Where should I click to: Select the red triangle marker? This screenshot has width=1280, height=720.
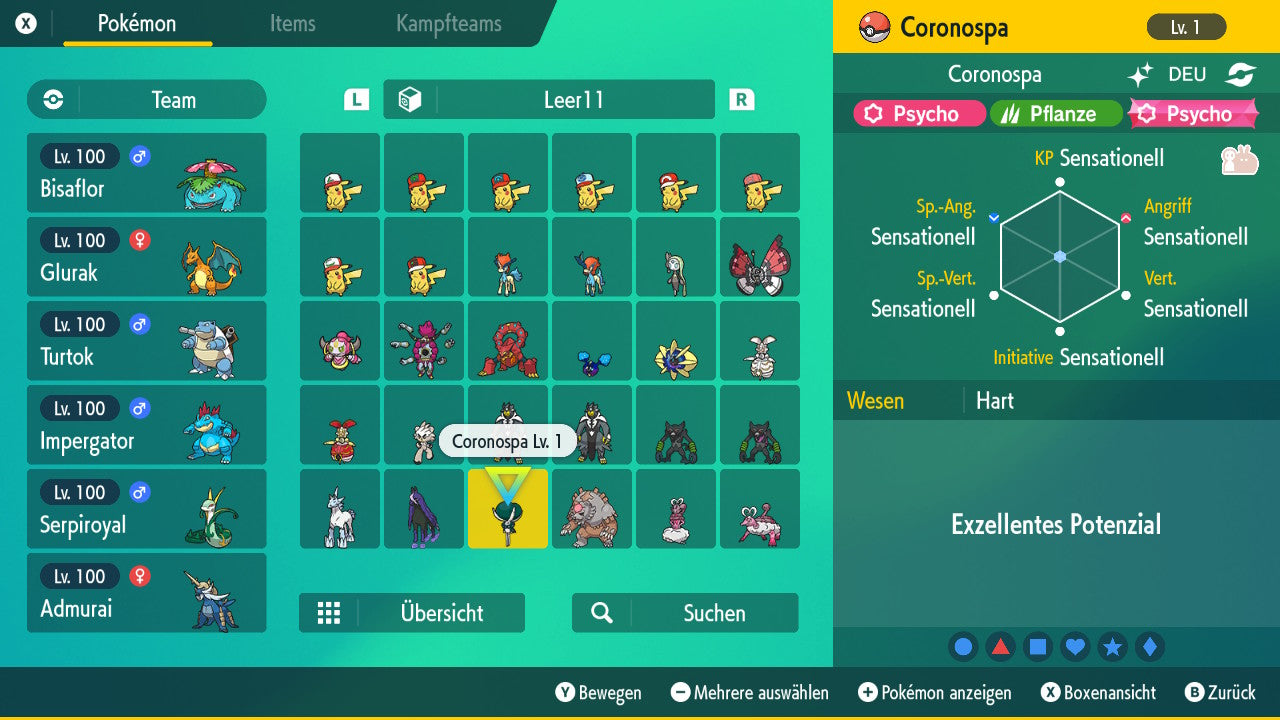1000,646
